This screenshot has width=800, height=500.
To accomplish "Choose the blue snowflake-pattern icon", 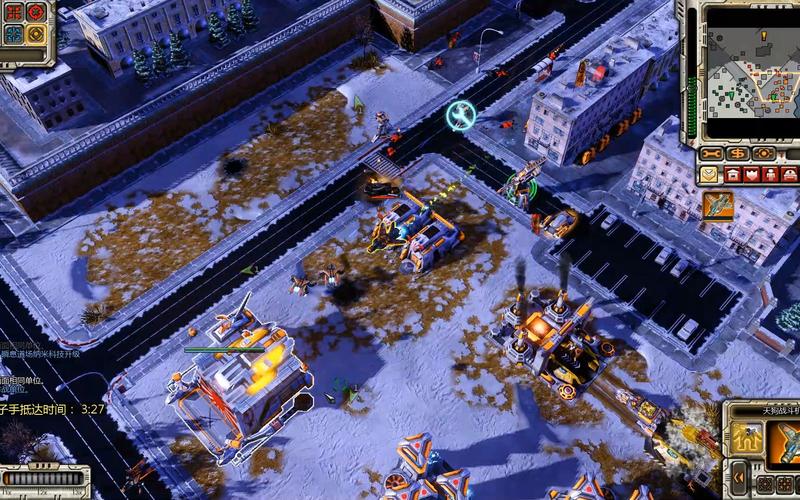I will pyautogui.click(x=13, y=34).
